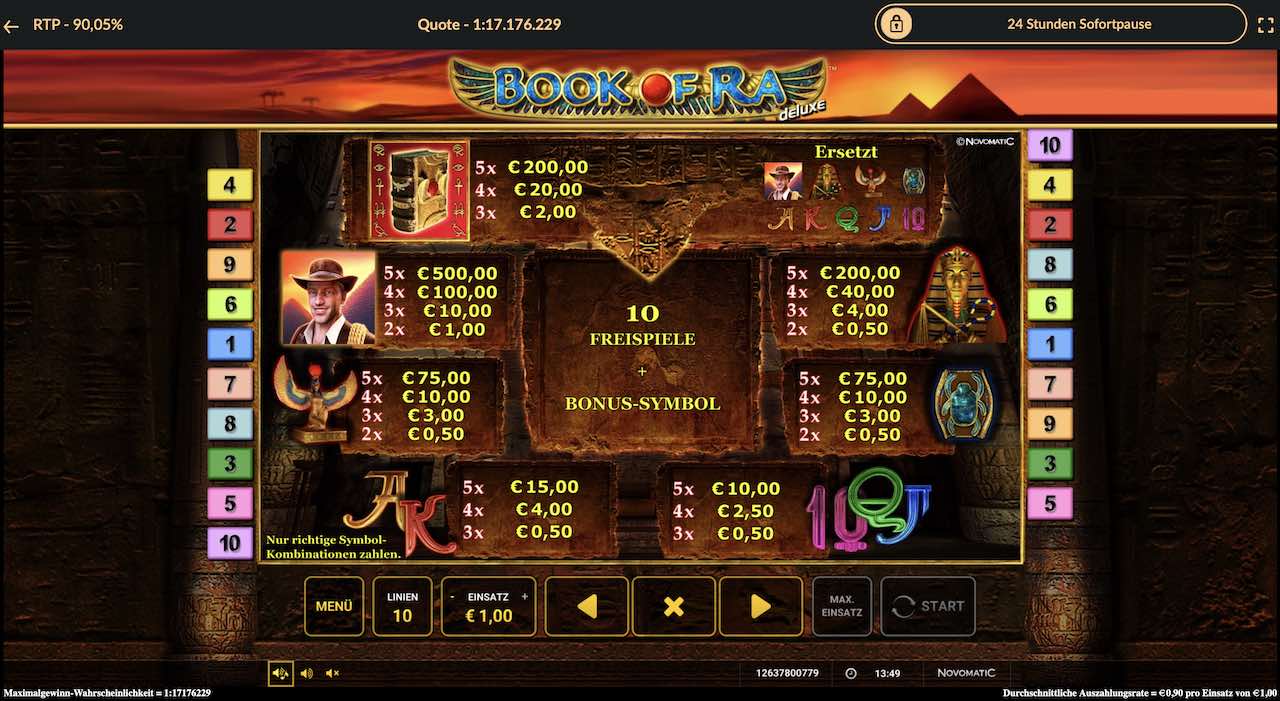Increase the Einsatz with the plus sign
This screenshot has height=701, width=1280.
[x=525, y=596]
